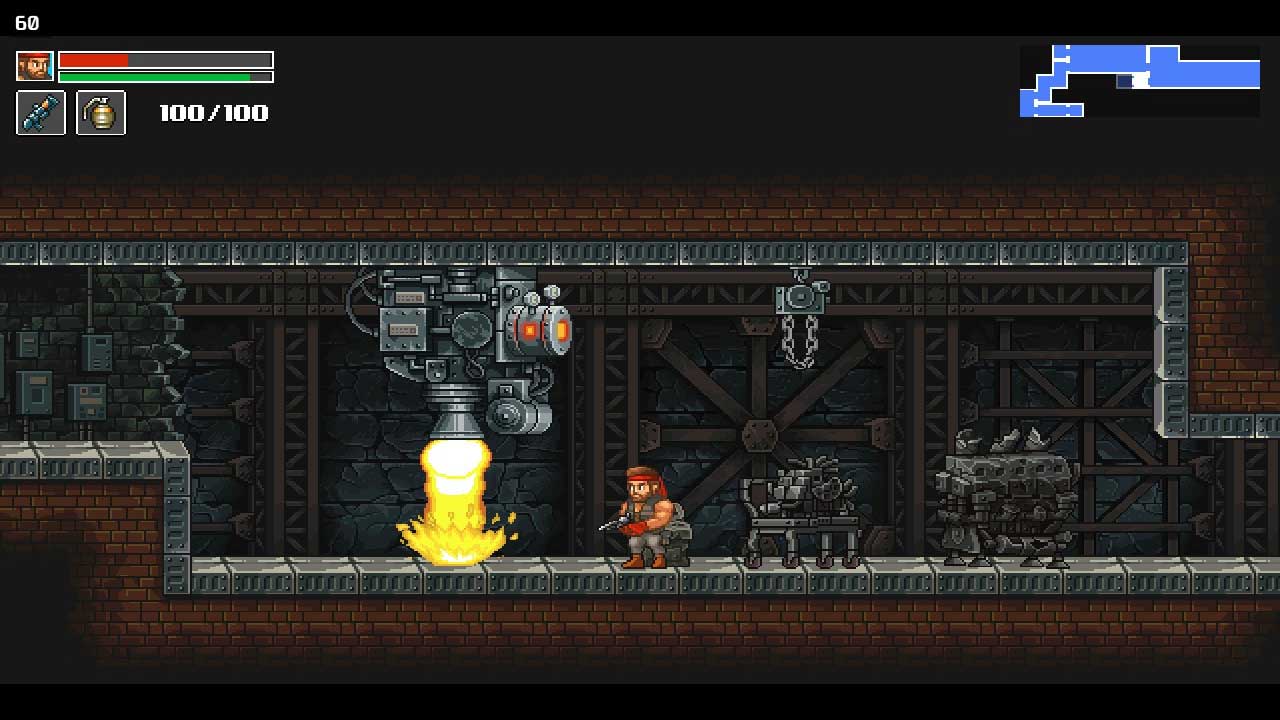Choose the grenade item slot
1280x720 pixels.
[101, 113]
